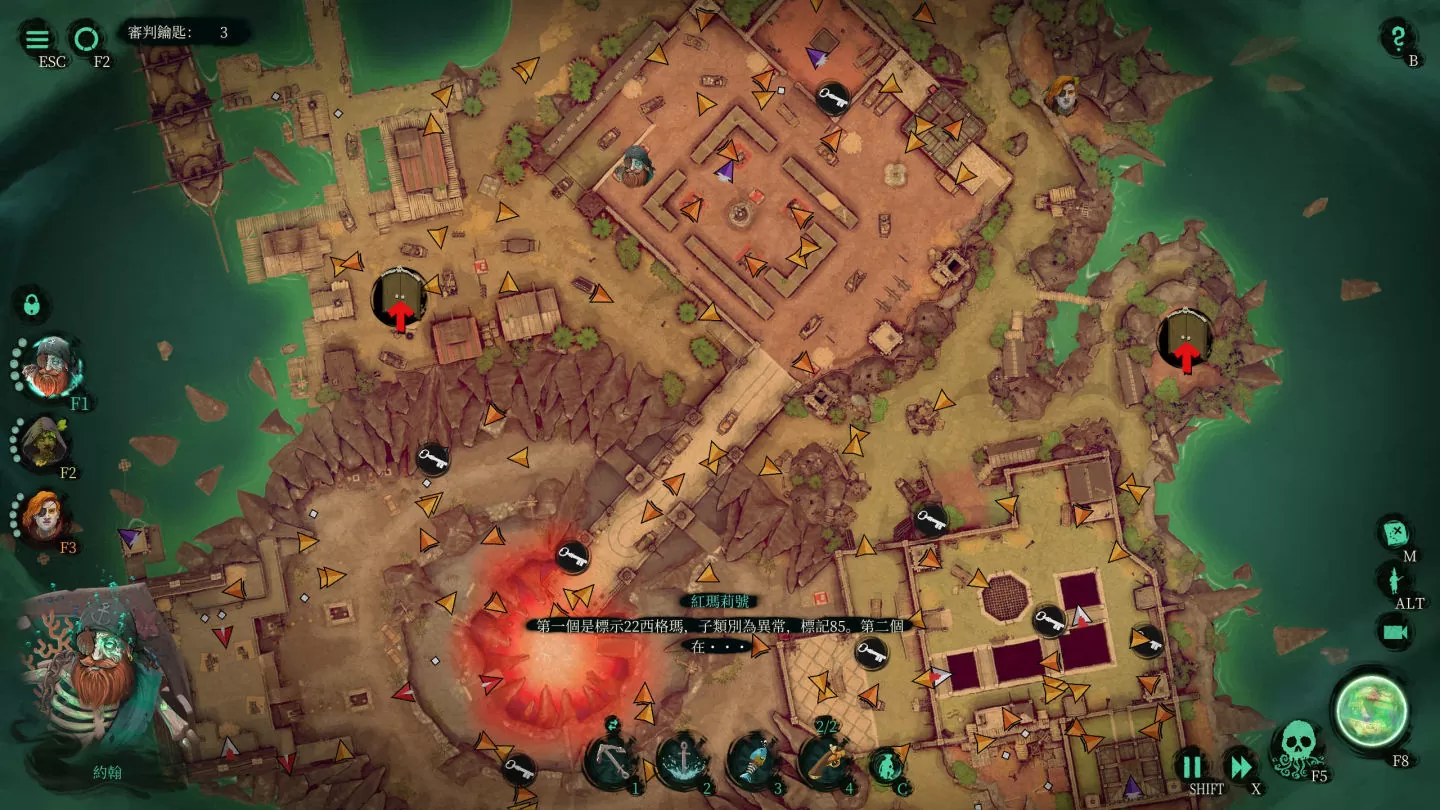Click the video camera icon
The image size is (1440, 810).
1394,631
